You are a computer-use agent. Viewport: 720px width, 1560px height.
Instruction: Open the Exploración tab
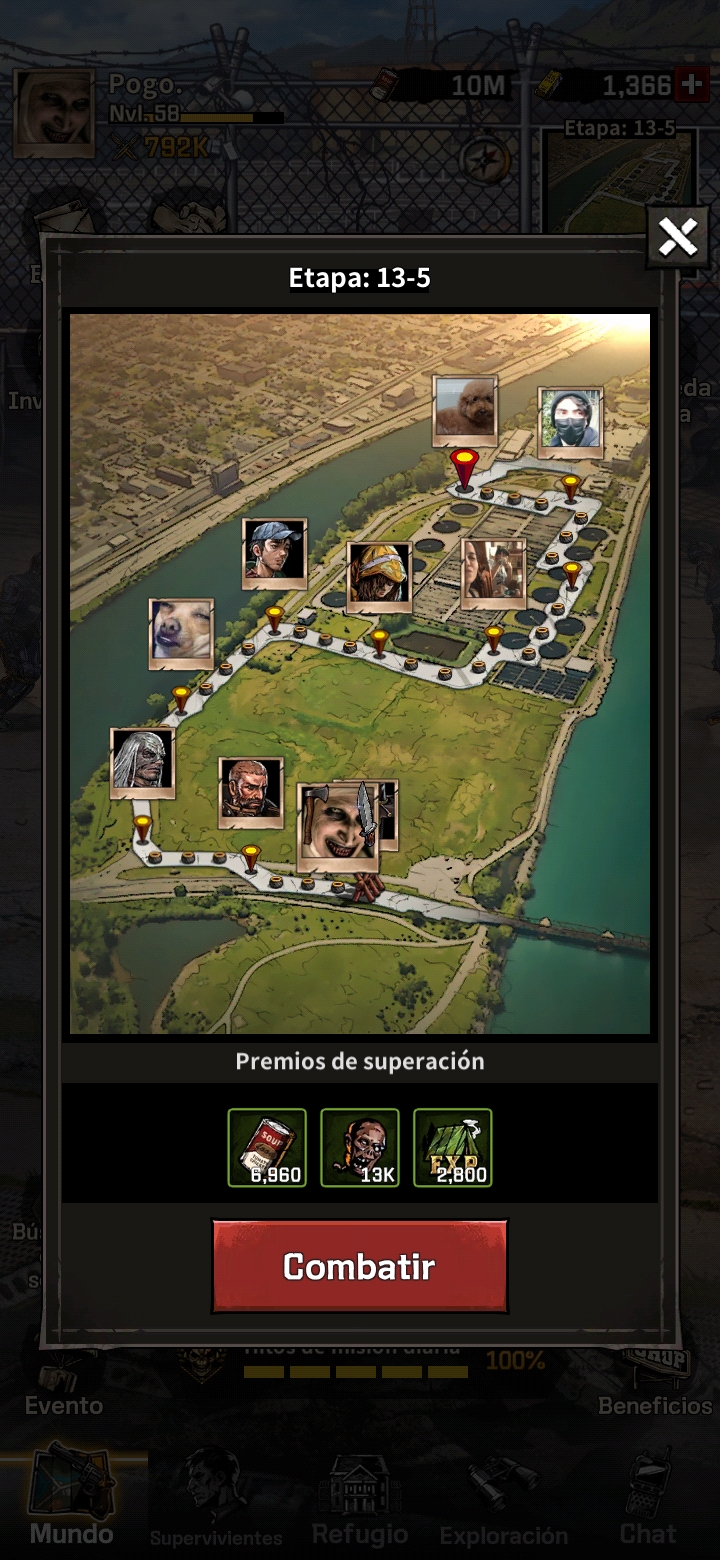coord(504,1500)
